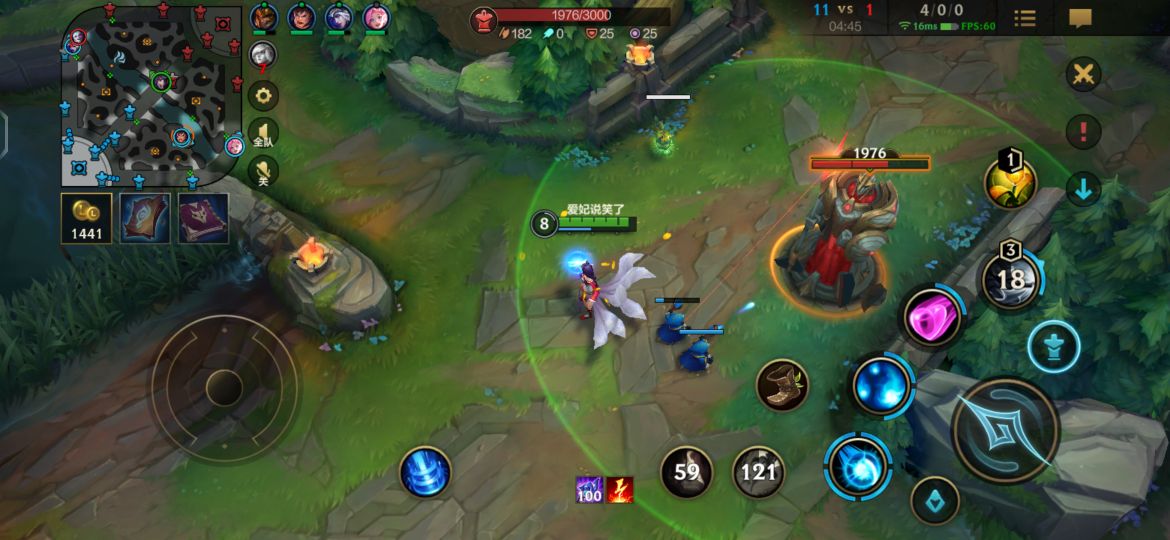Open the chat speech bubble
The height and width of the screenshot is (540, 1170).
pyautogui.click(x=1080, y=18)
